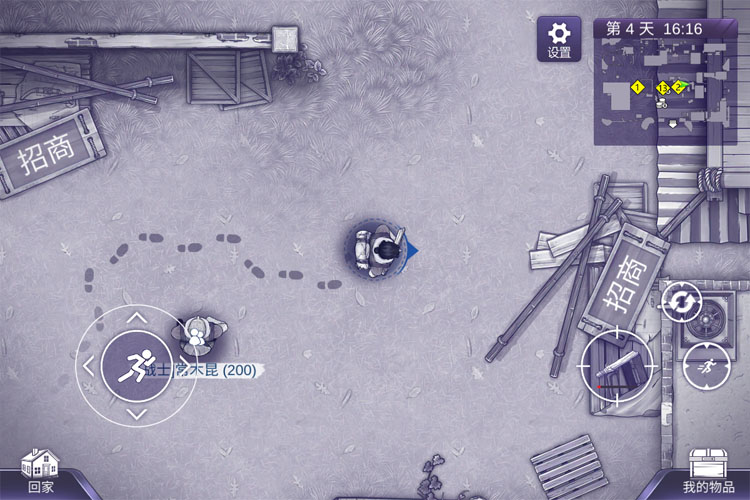Tap the up arrow on the joystick

[x=137, y=318]
